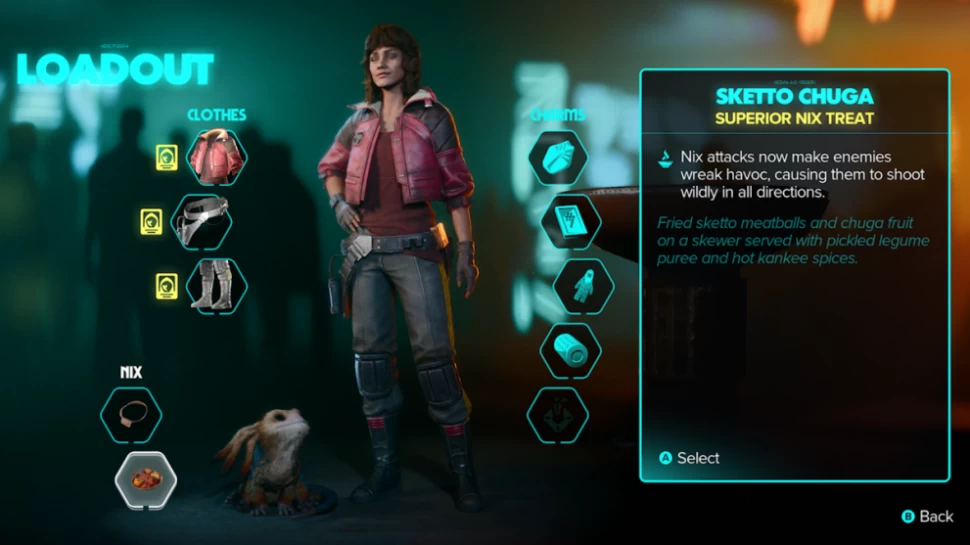Open the small figurine charm slot
The image size is (970, 545).
click(x=583, y=286)
